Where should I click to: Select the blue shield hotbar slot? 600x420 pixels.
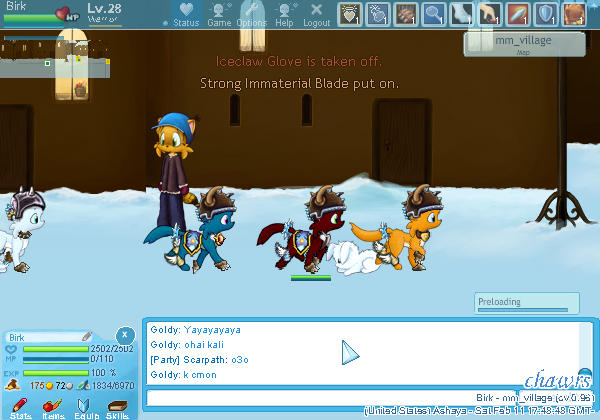(x=546, y=14)
